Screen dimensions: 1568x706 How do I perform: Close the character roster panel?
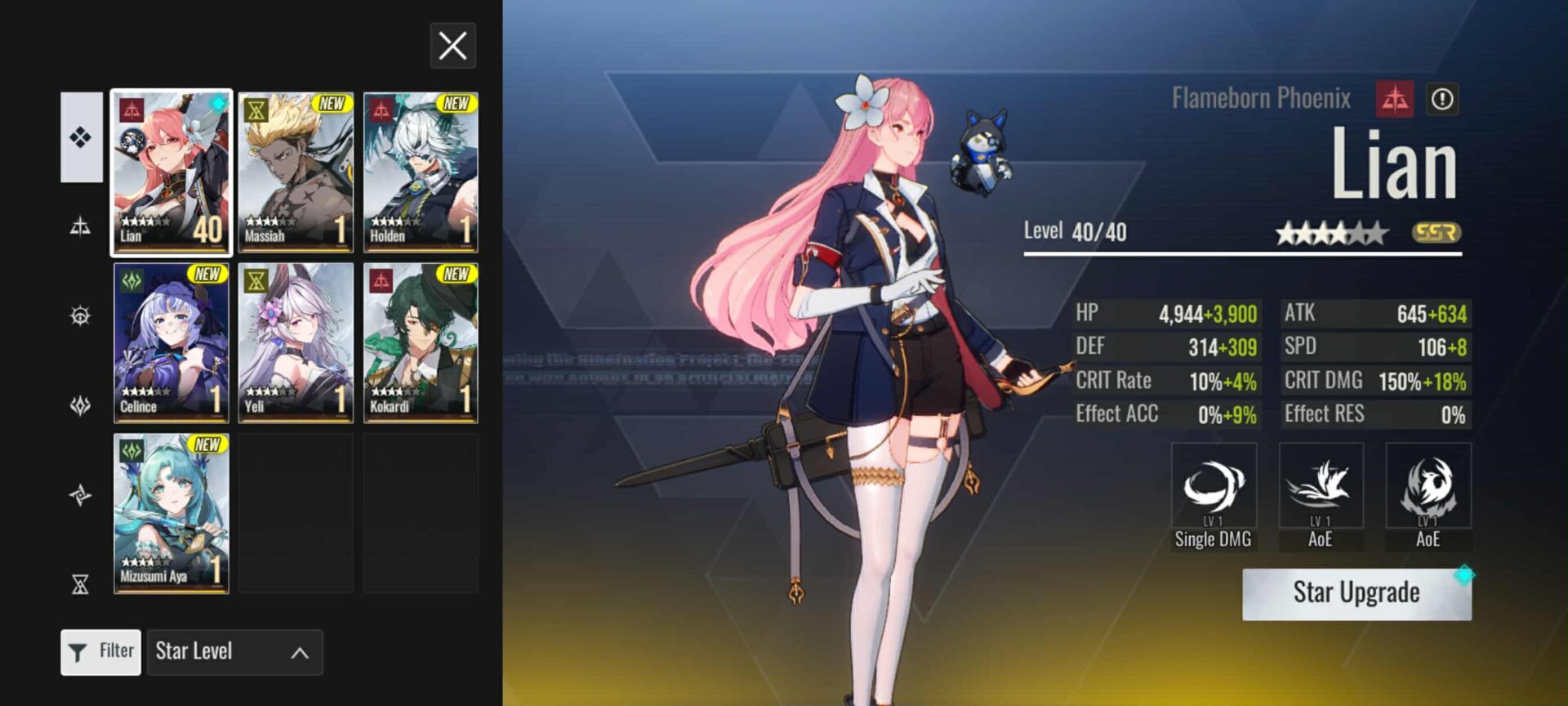(452, 46)
